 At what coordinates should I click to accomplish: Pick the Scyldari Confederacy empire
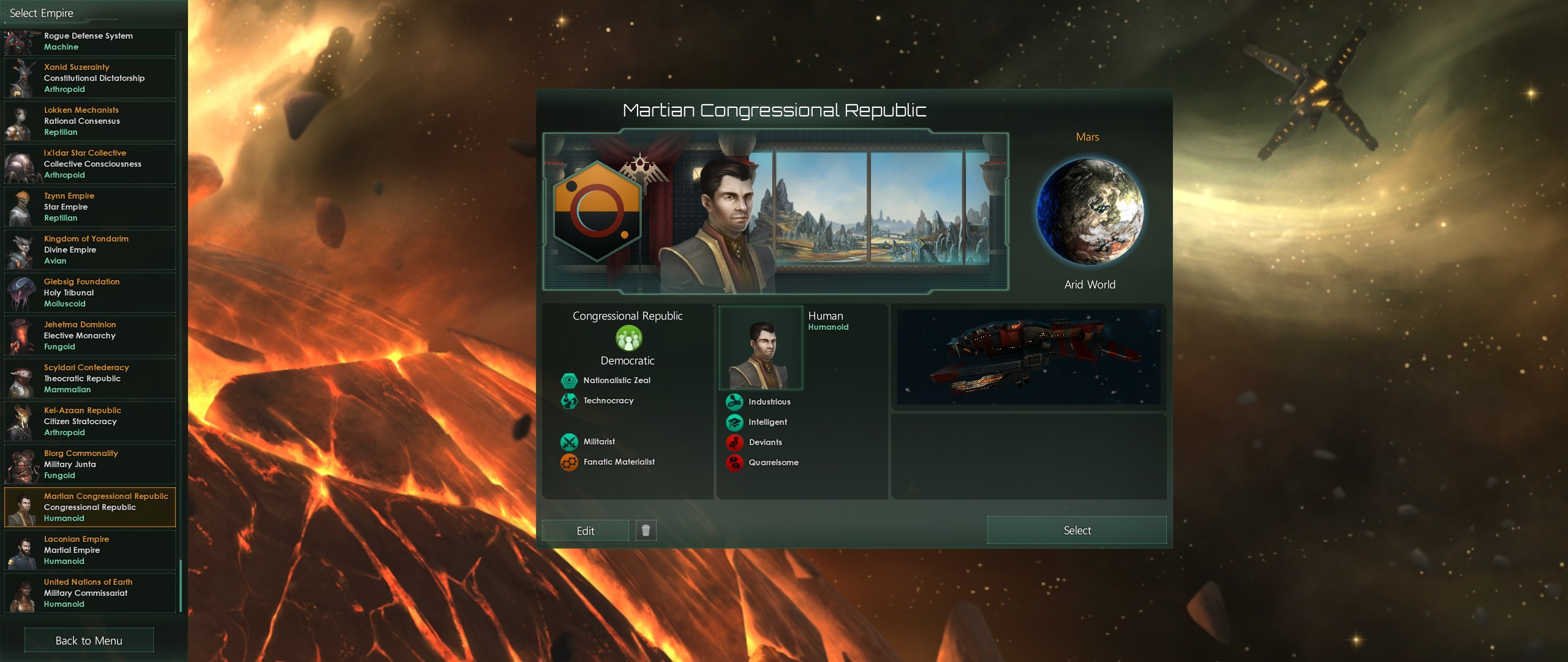pyautogui.click(x=89, y=378)
